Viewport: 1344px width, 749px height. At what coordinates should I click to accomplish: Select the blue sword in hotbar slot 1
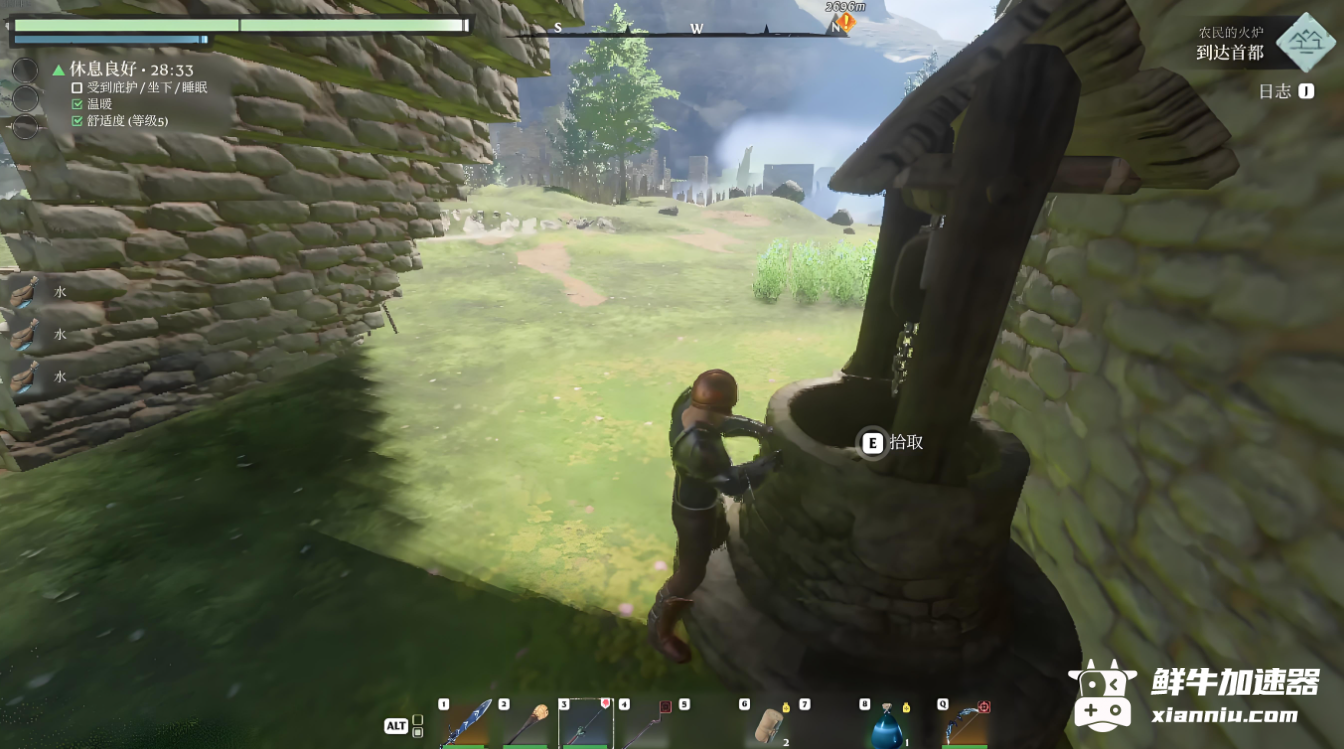pos(465,724)
